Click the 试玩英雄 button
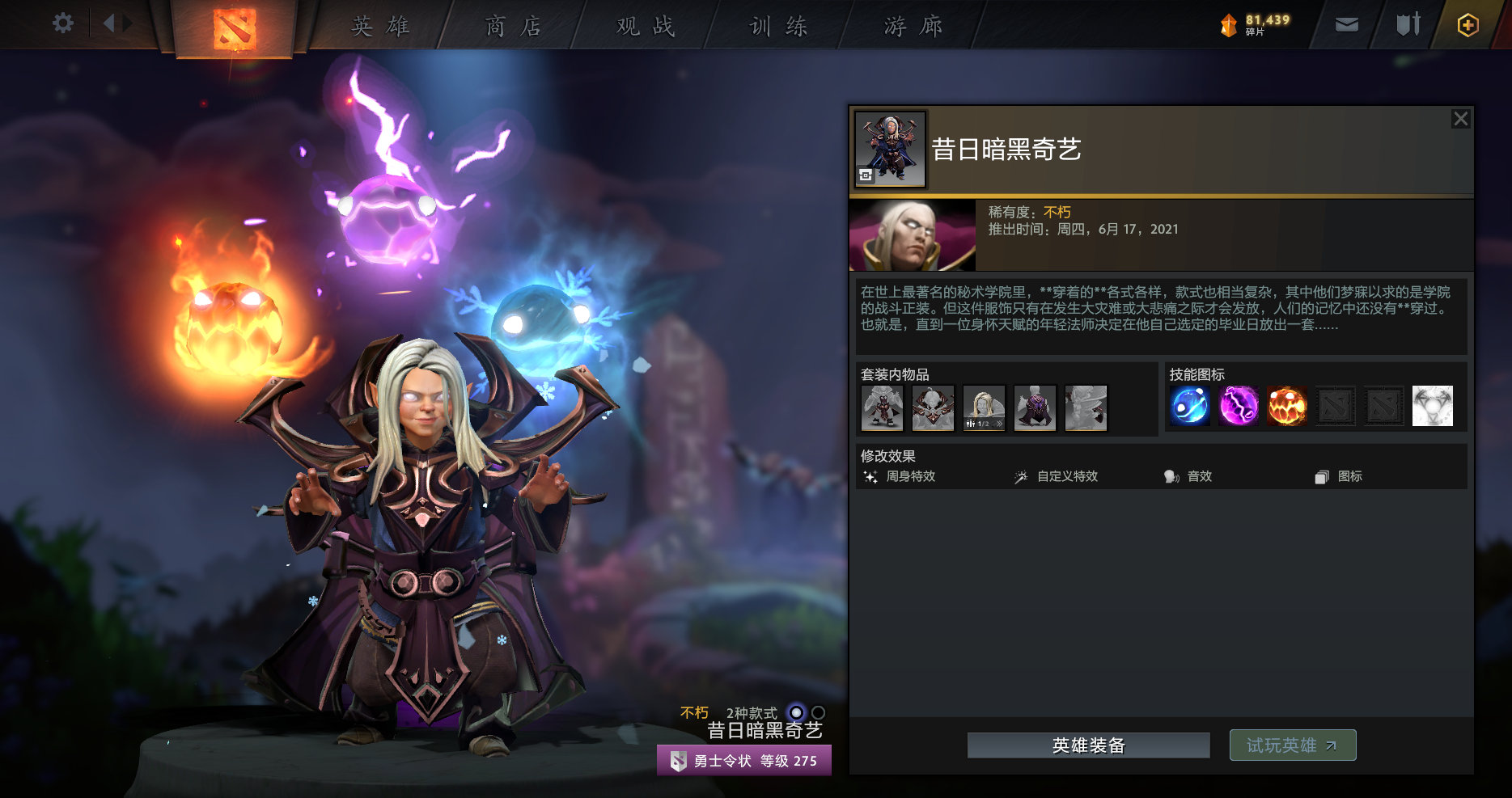Viewport: 1512px width, 798px height. tap(1292, 745)
